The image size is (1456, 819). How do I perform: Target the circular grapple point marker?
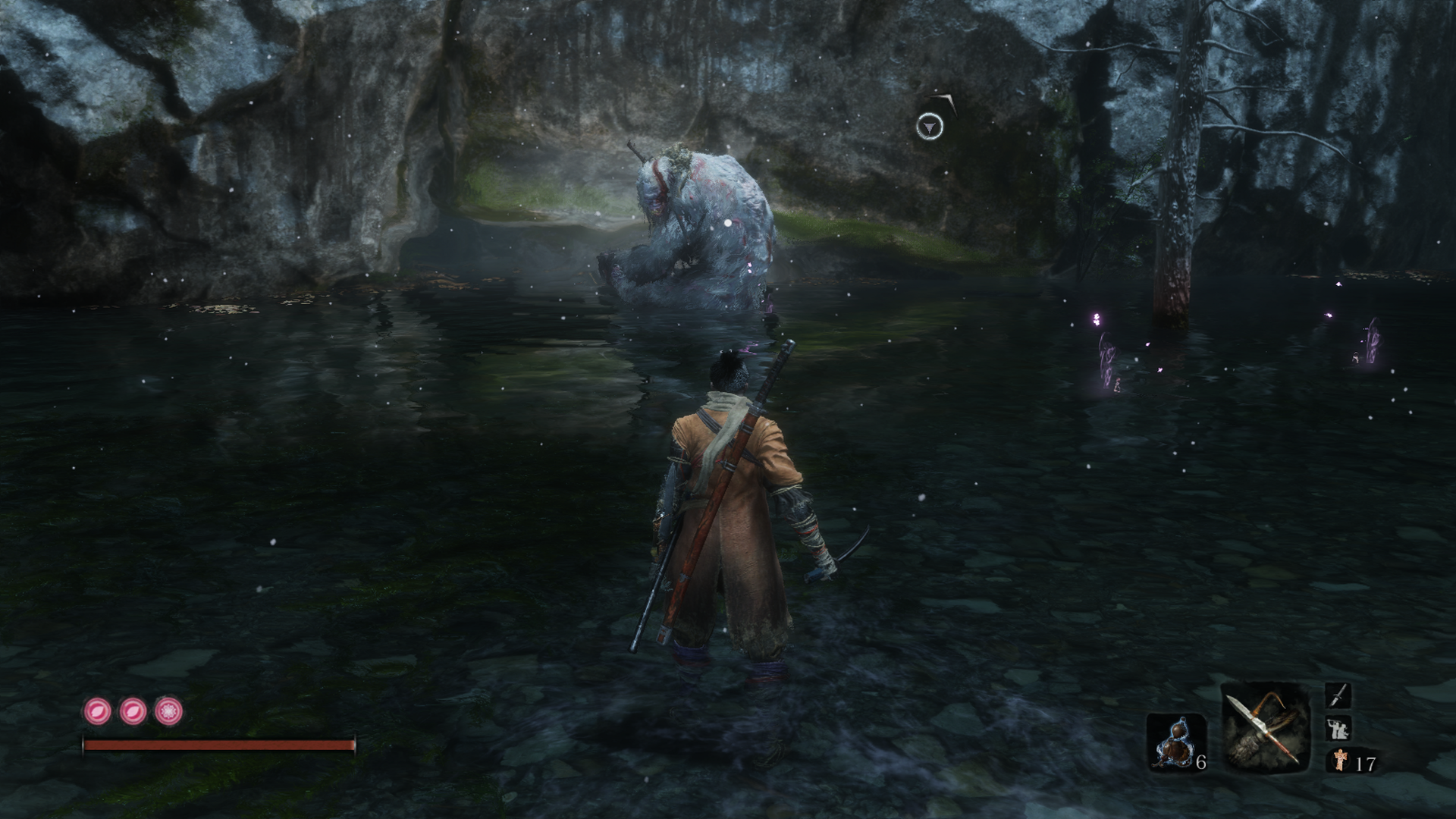click(x=930, y=127)
